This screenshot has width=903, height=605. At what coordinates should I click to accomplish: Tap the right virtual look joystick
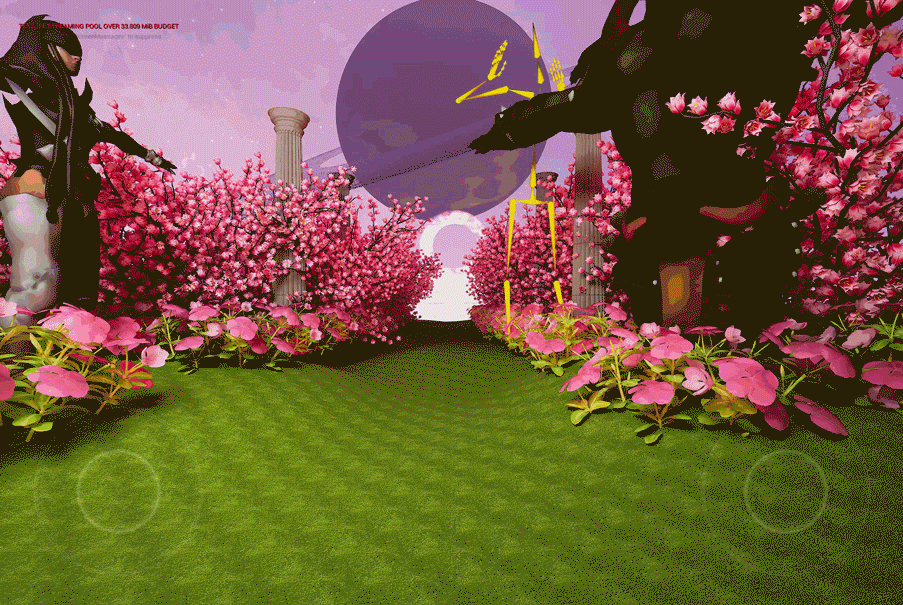[x=785, y=491]
